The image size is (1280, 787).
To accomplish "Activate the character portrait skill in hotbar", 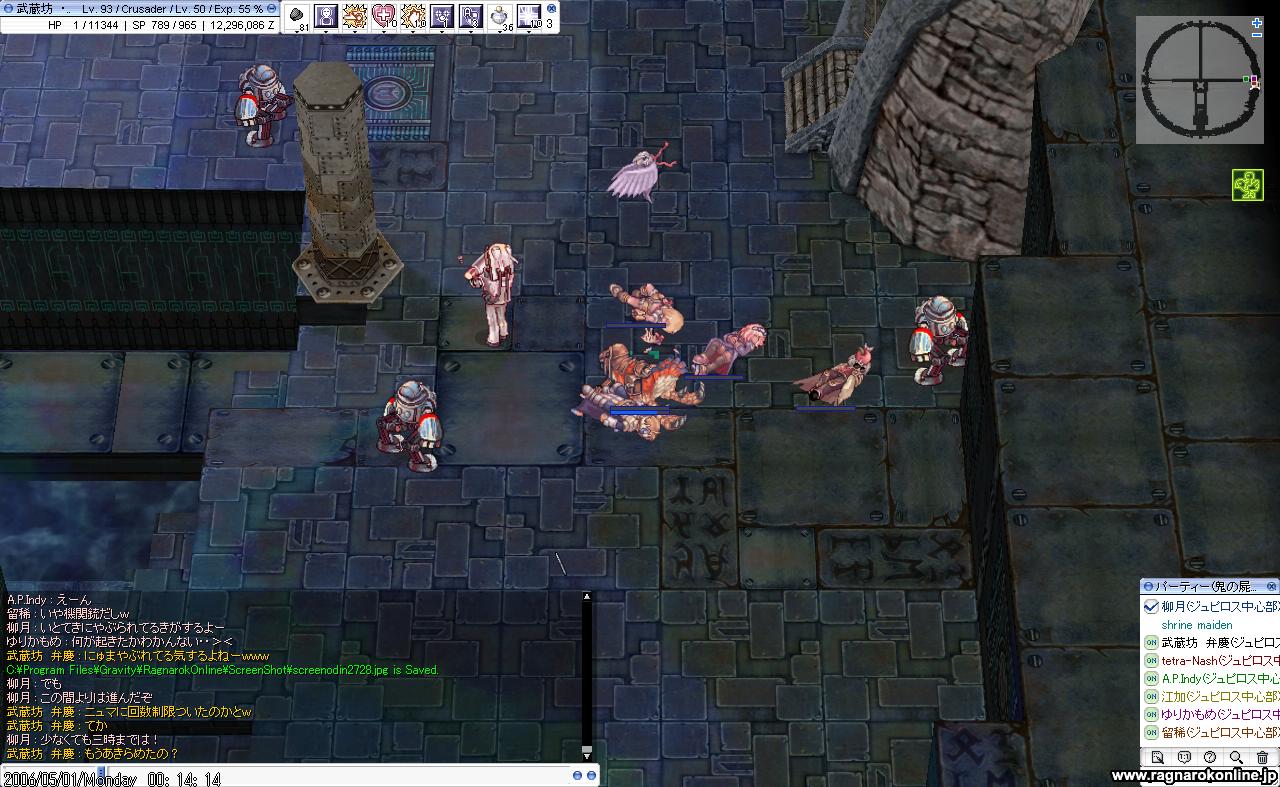I will [325, 16].
